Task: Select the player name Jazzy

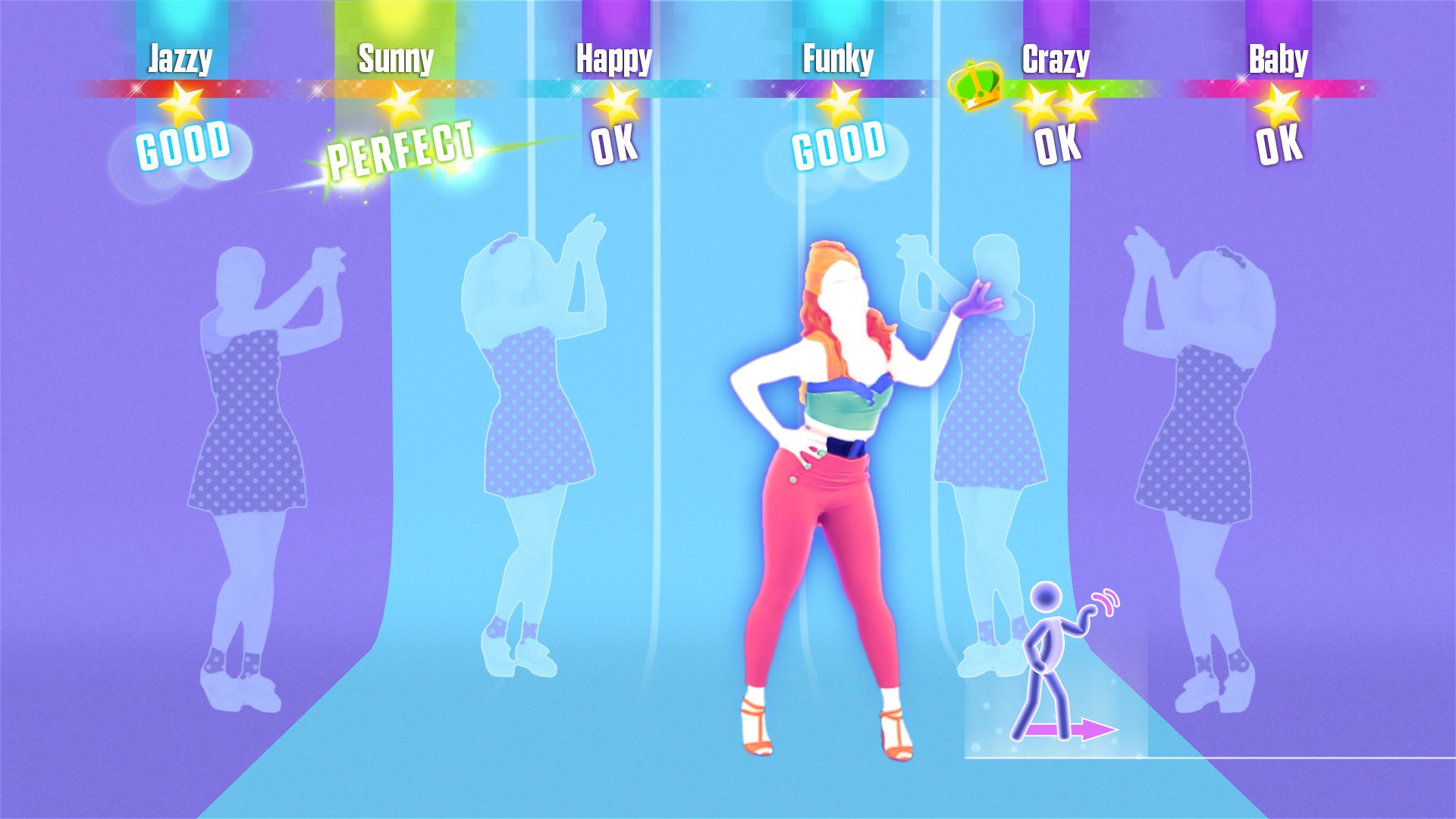Action: [x=180, y=57]
